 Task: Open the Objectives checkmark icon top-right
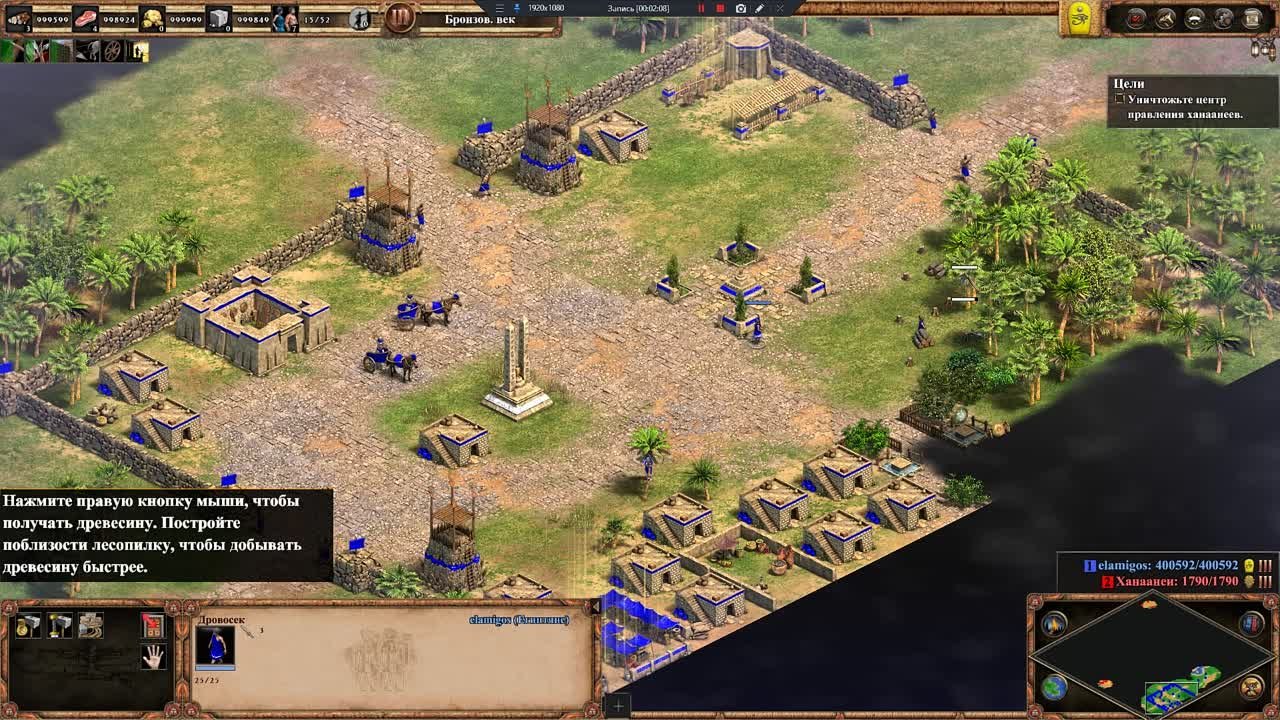point(1135,18)
